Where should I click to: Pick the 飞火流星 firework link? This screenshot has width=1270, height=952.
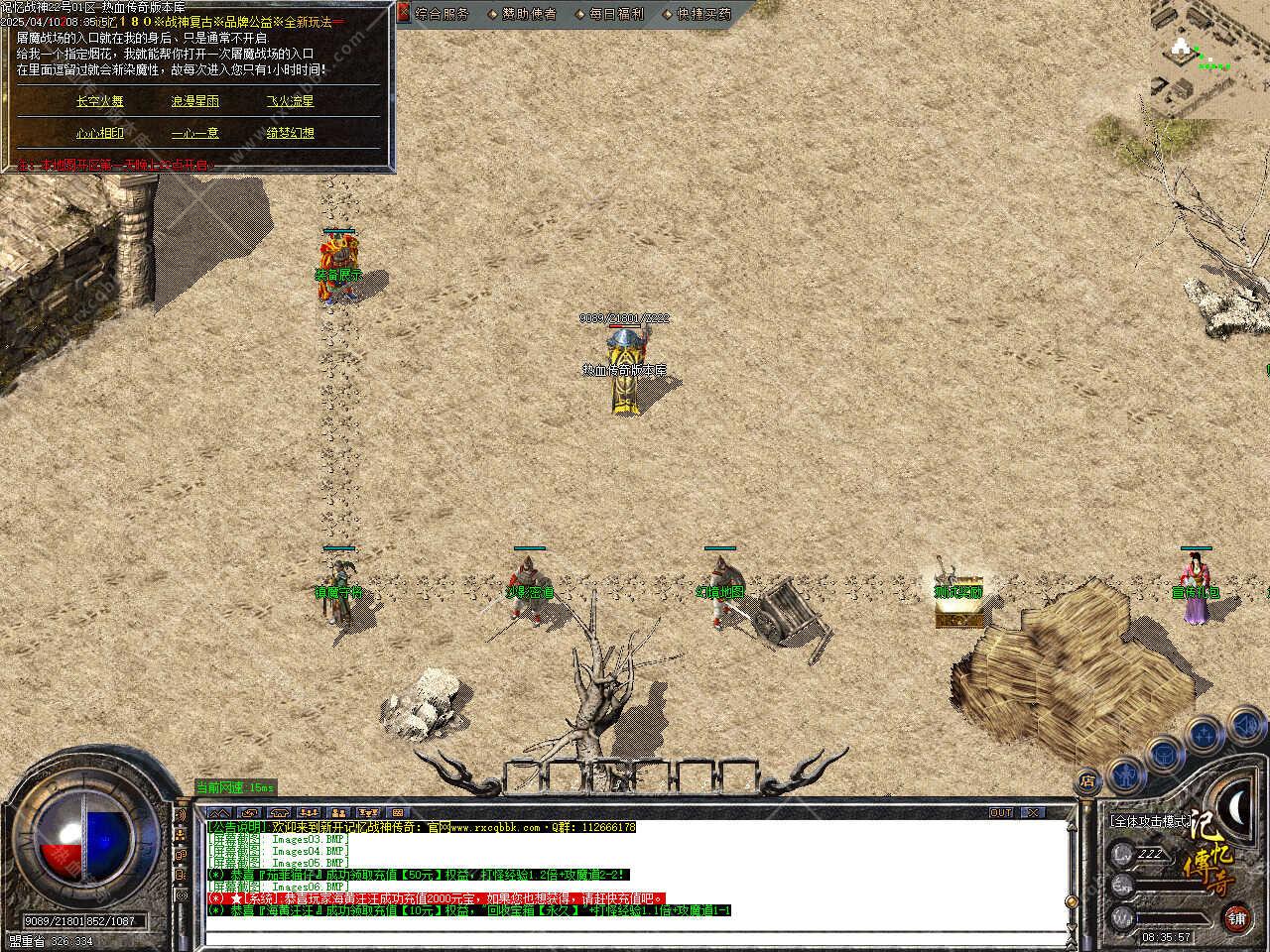coord(290,101)
